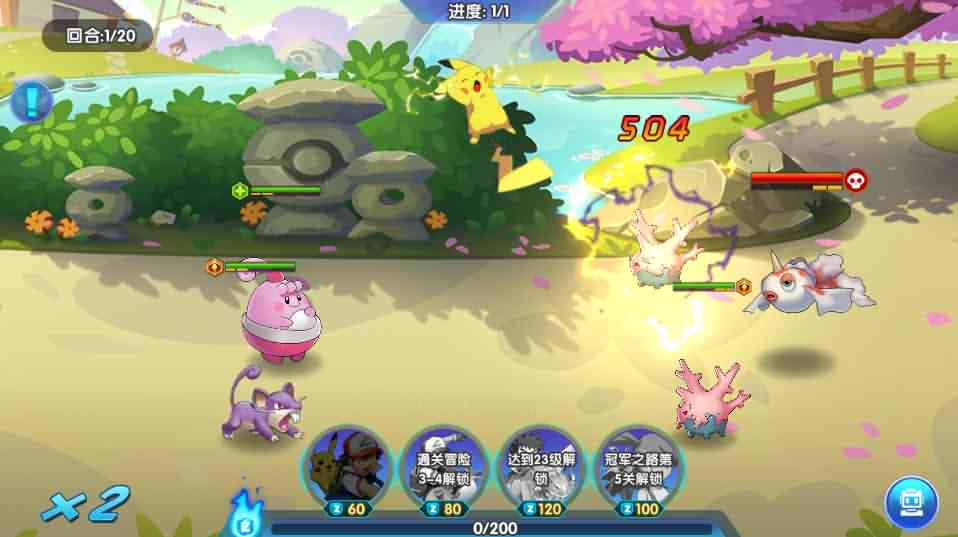Tap the blue exclamation info button
958x537 pixels.
(32, 101)
